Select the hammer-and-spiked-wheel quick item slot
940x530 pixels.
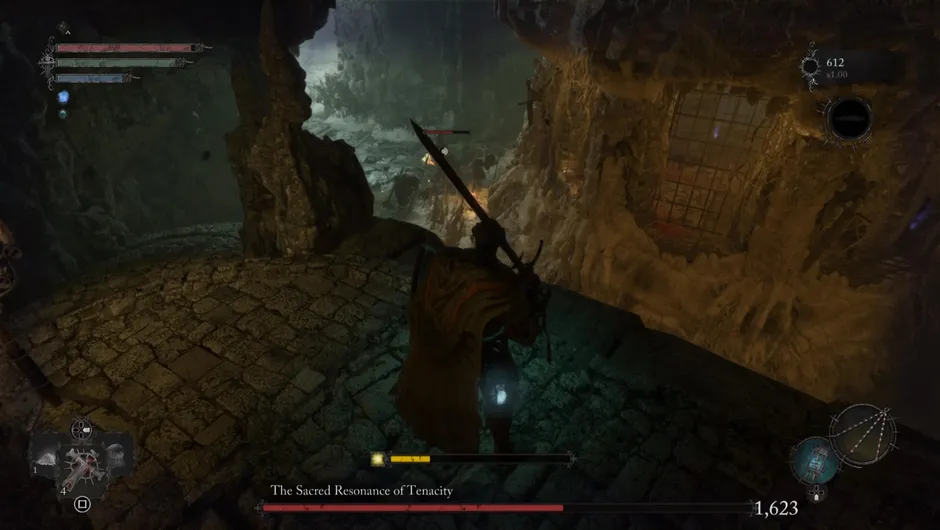pyautogui.click(x=82, y=464)
